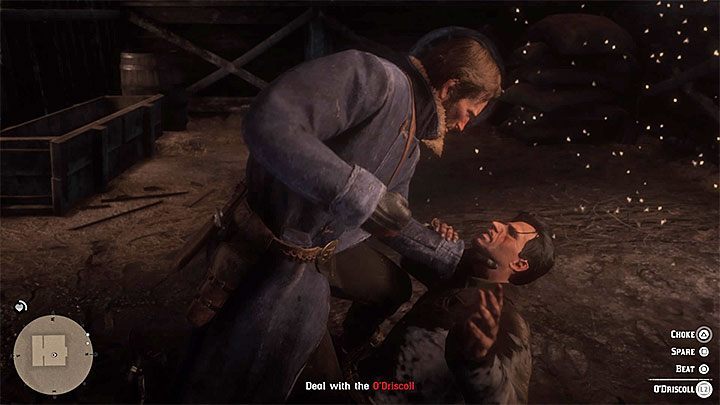This screenshot has height=405, width=720.
Task: Click the heart health core icon
Action: (20, 306)
